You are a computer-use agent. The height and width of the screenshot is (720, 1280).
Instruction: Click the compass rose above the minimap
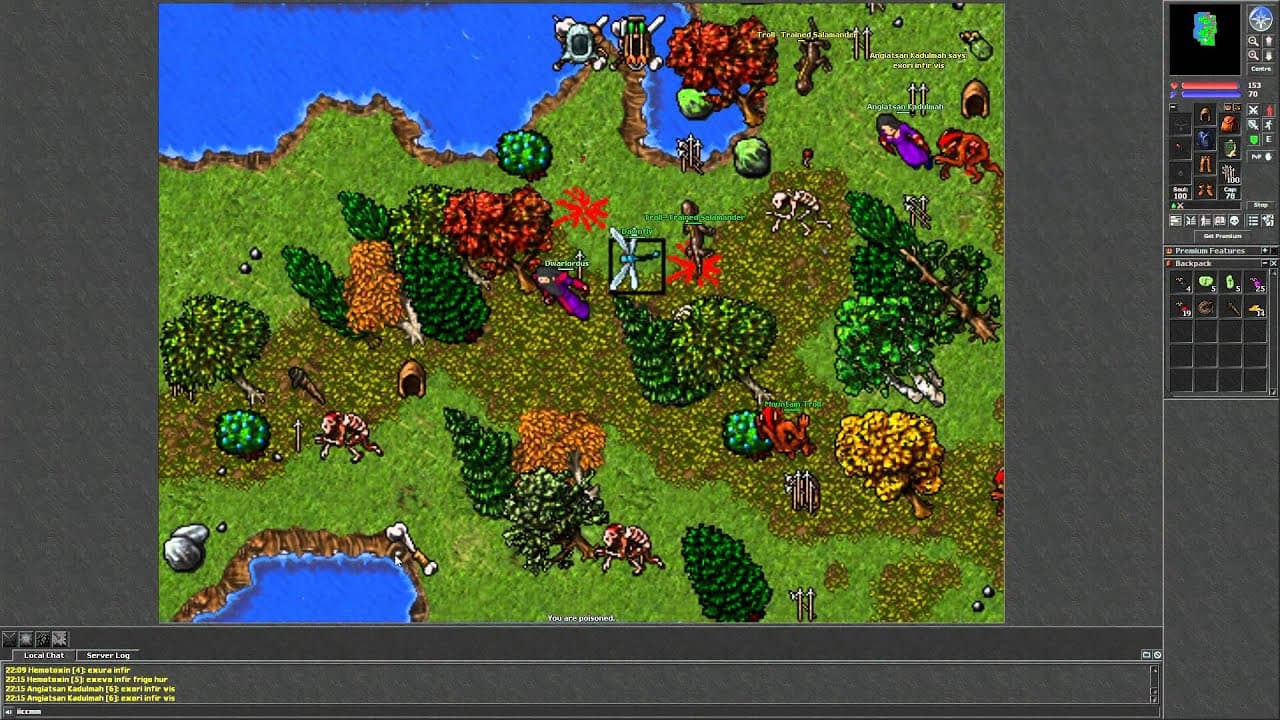click(x=1261, y=20)
